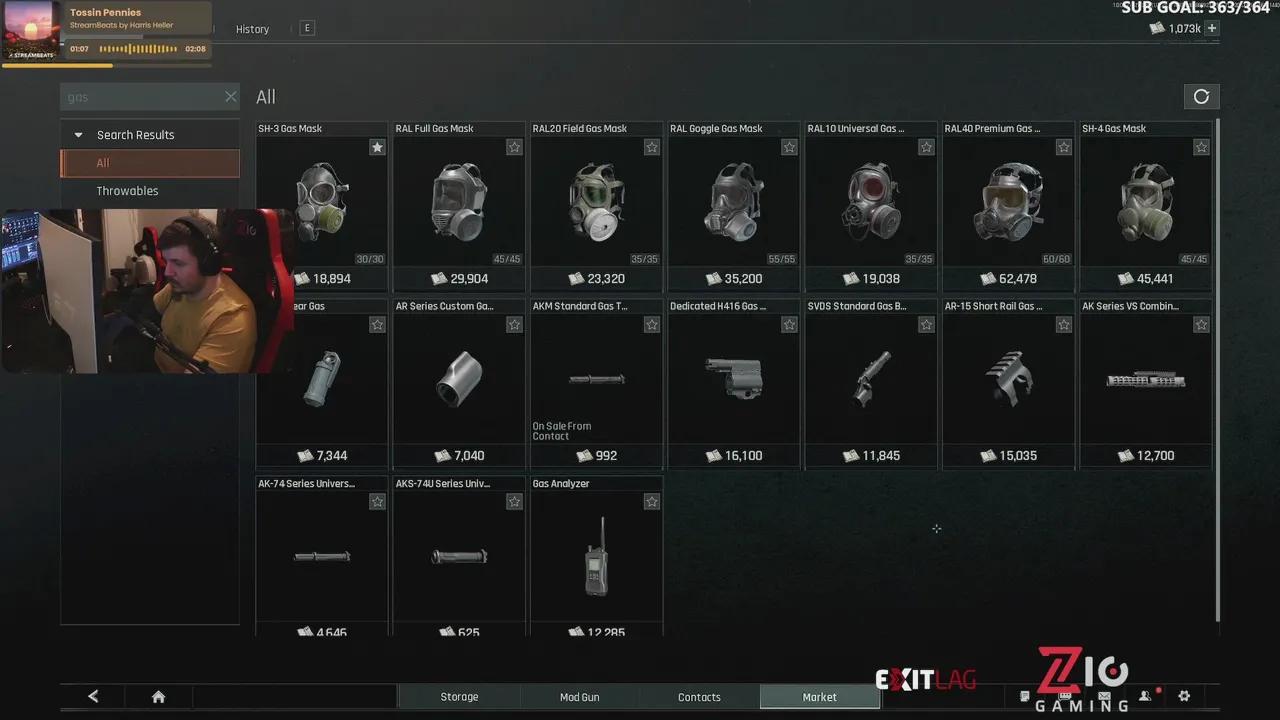Open the gear settings icon

(x=1185, y=696)
